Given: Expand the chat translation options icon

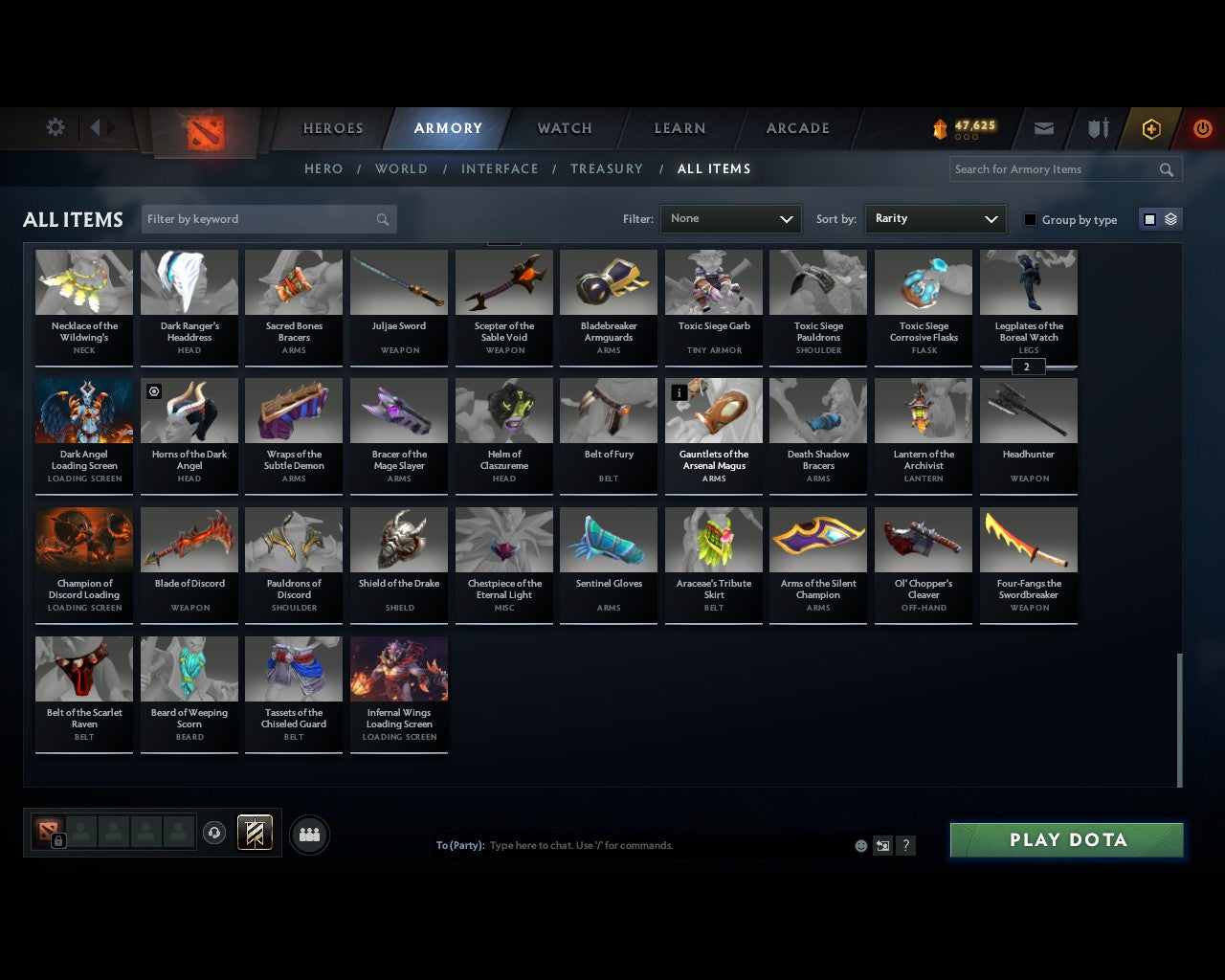Looking at the screenshot, I should tap(882, 845).
